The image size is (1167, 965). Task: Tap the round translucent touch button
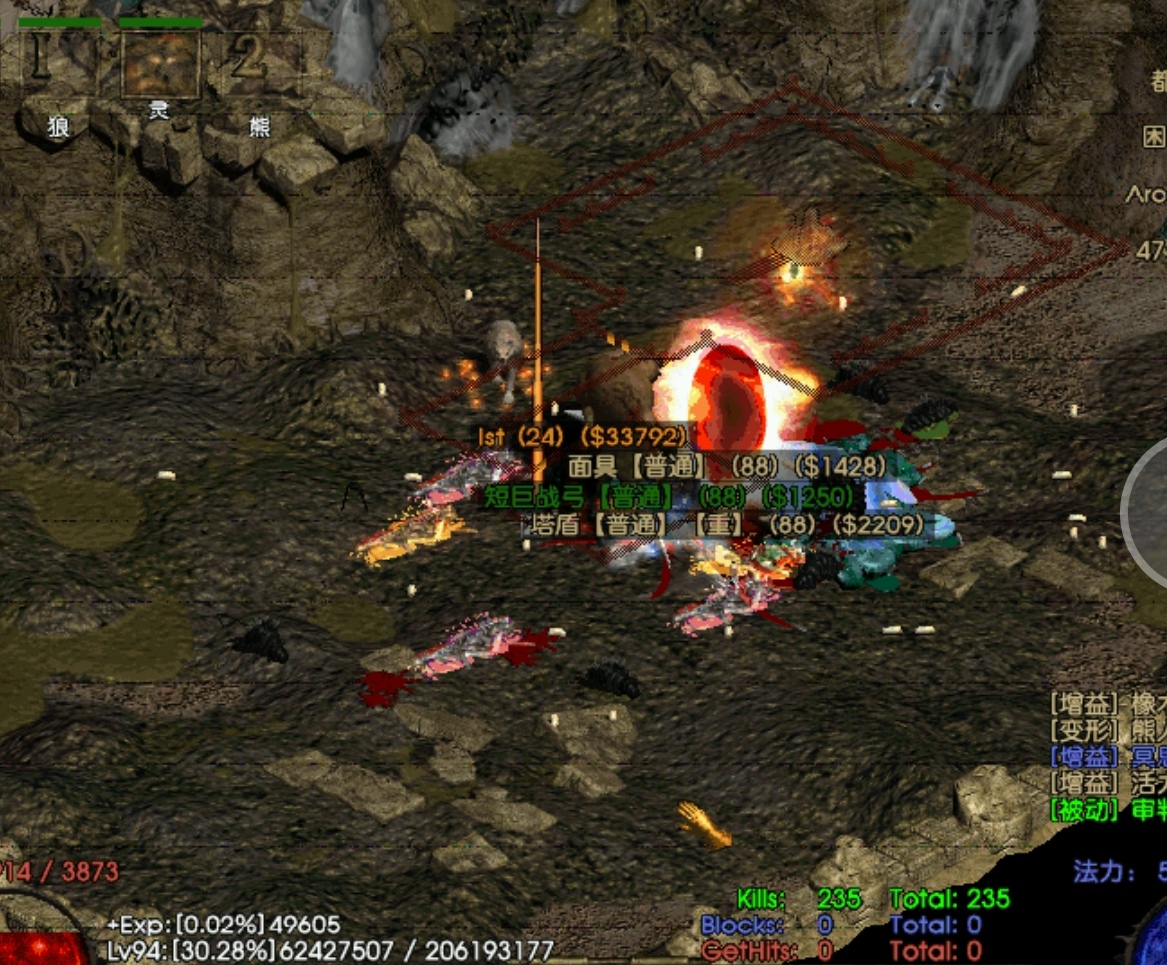click(x=1148, y=510)
